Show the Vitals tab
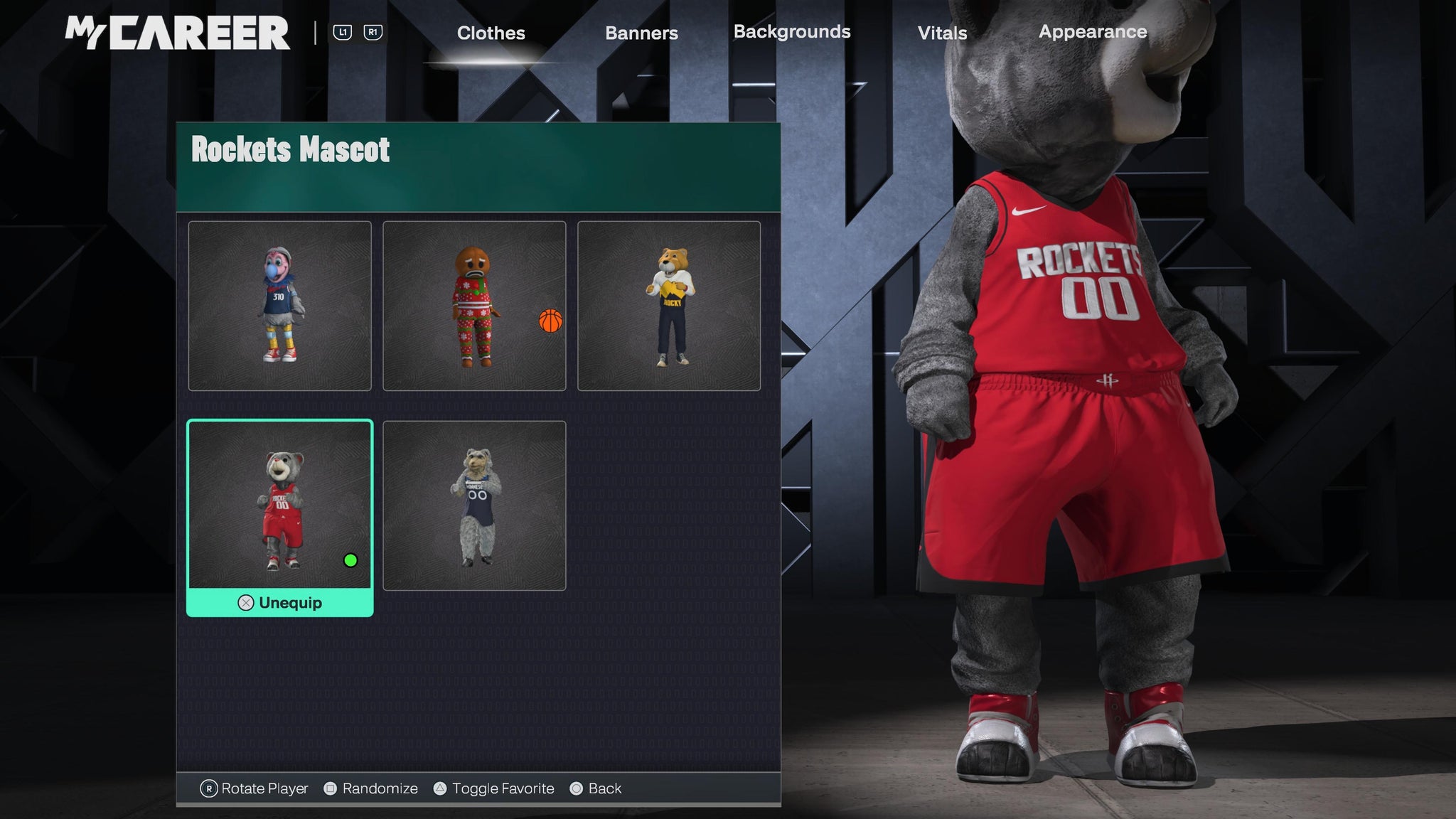Viewport: 1456px width, 819px height. (x=942, y=33)
